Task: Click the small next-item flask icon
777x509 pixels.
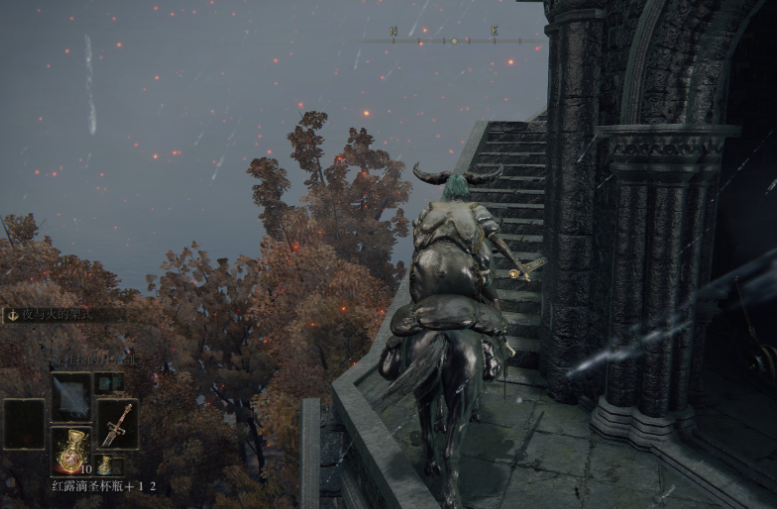Action: click(104, 465)
